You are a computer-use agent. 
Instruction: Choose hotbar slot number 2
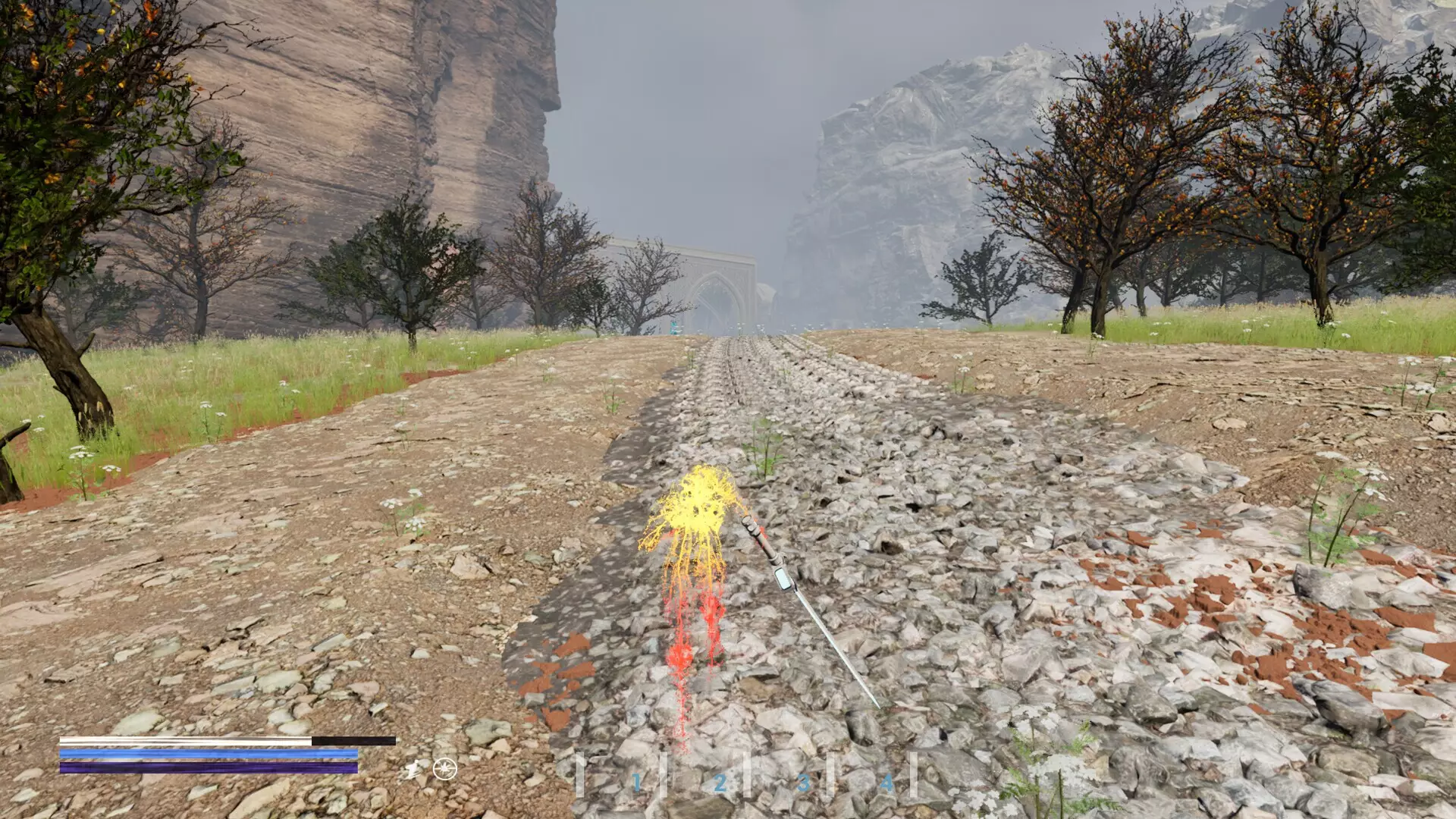(x=719, y=783)
